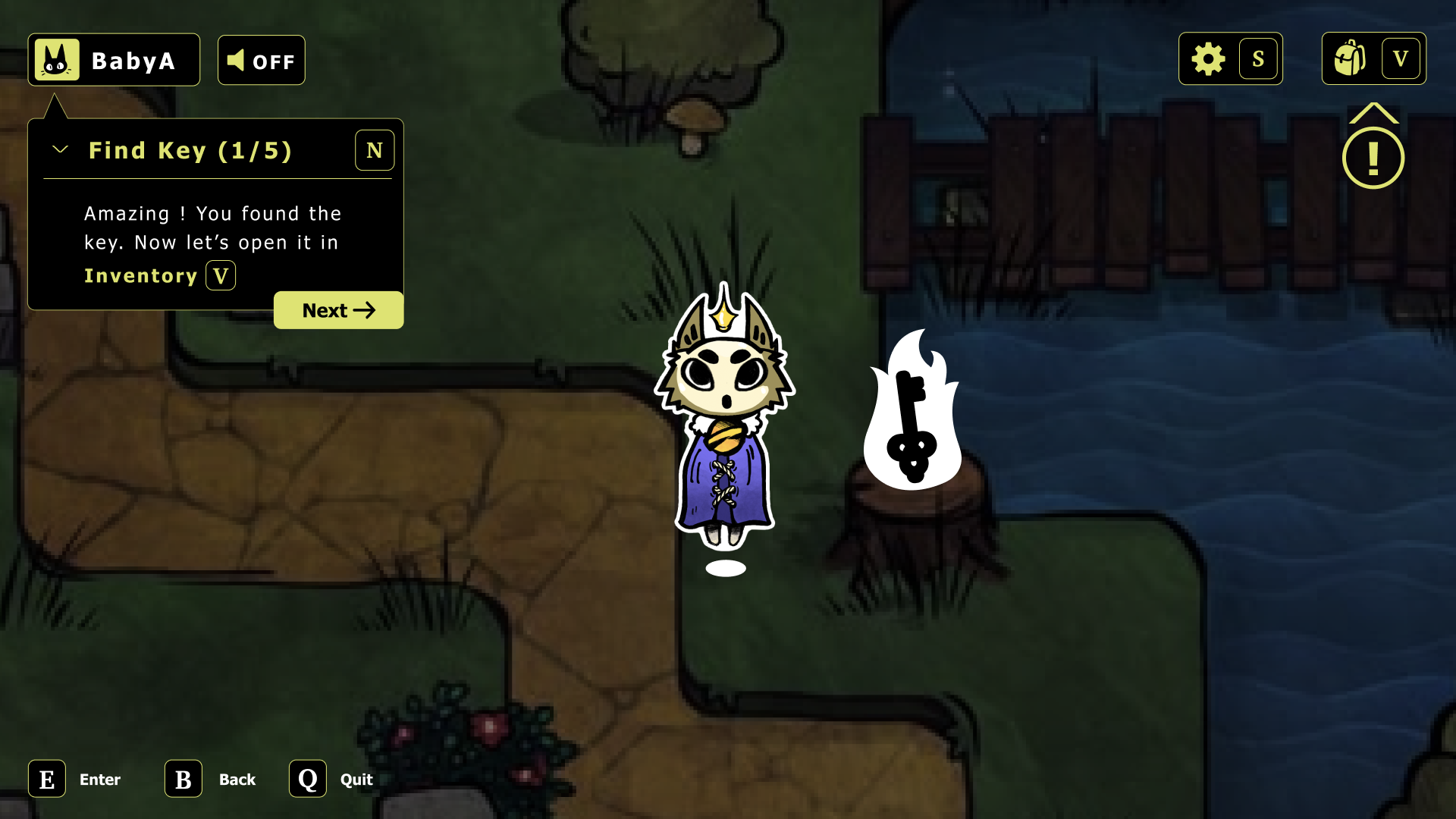
Task: Click the N shortcut badge on the quest panel
Action: [374, 150]
